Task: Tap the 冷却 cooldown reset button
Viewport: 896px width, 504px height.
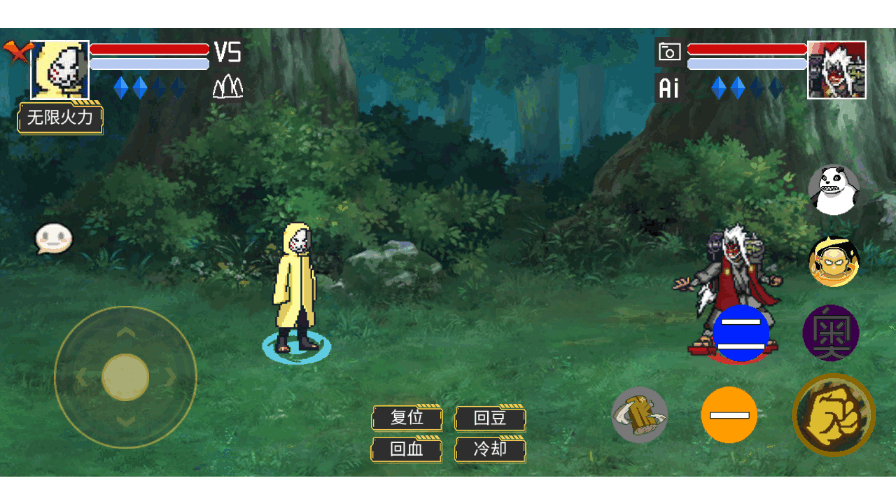Action: [x=490, y=449]
